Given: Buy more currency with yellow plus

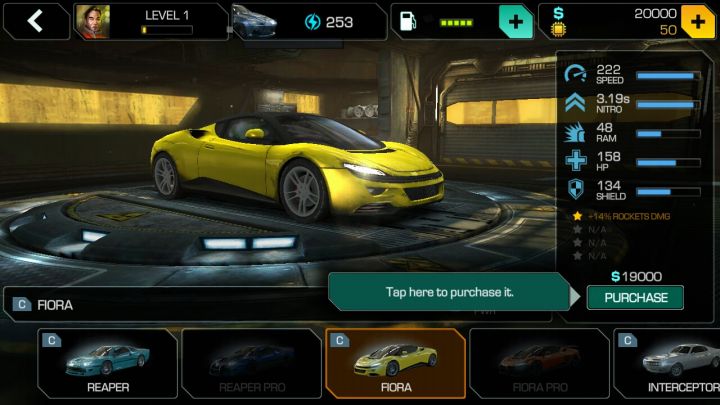Looking at the screenshot, I should click(698, 21).
